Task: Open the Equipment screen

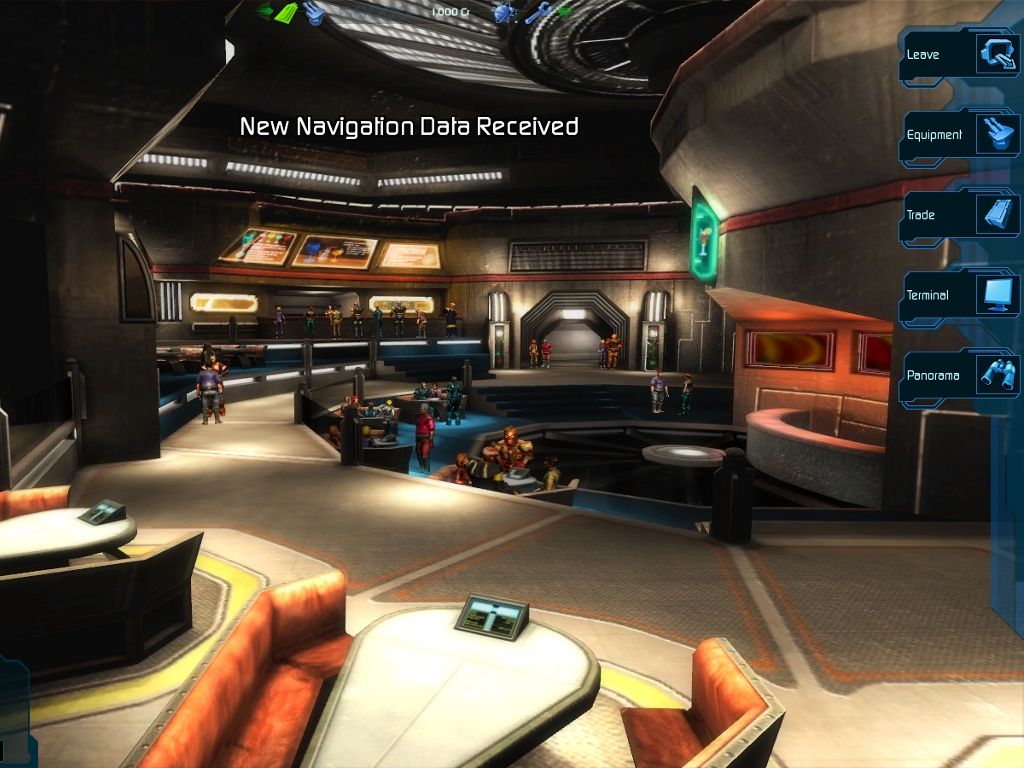Action: 958,134
